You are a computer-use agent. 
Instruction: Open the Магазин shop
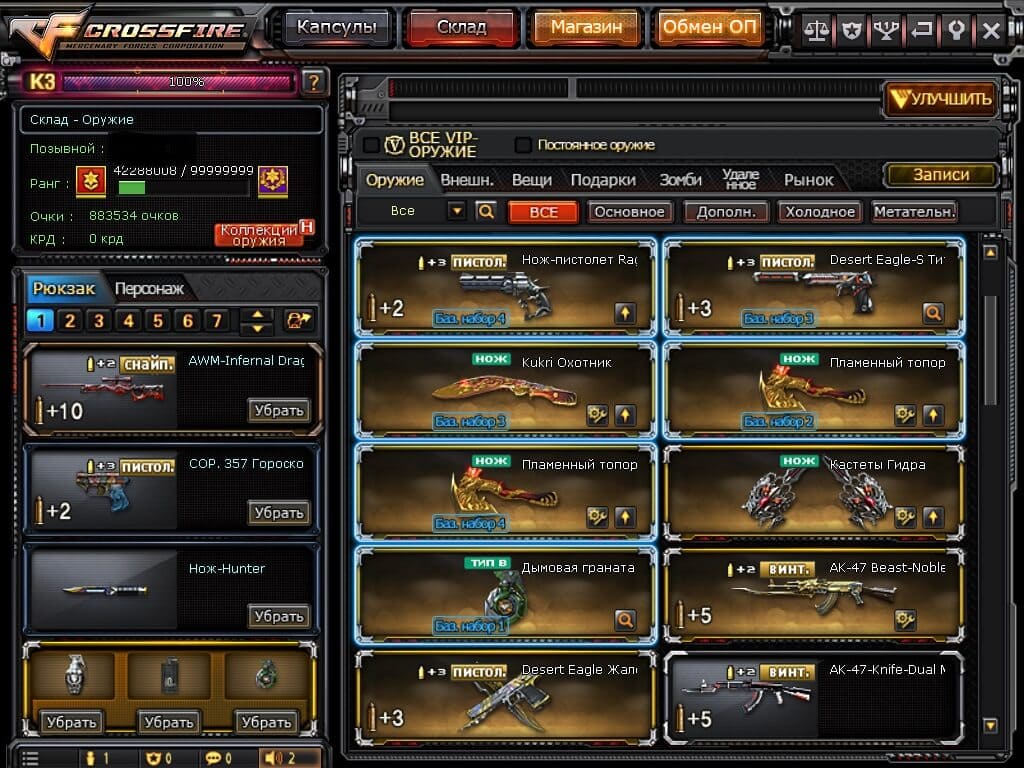pyautogui.click(x=587, y=28)
